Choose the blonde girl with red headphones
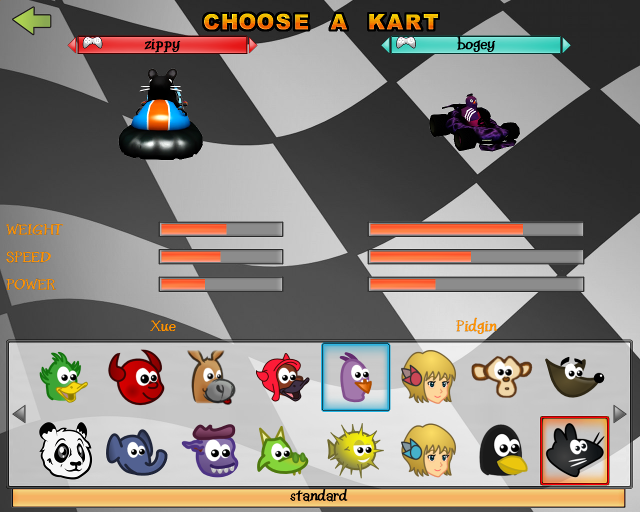The height and width of the screenshot is (512, 640). [x=428, y=377]
